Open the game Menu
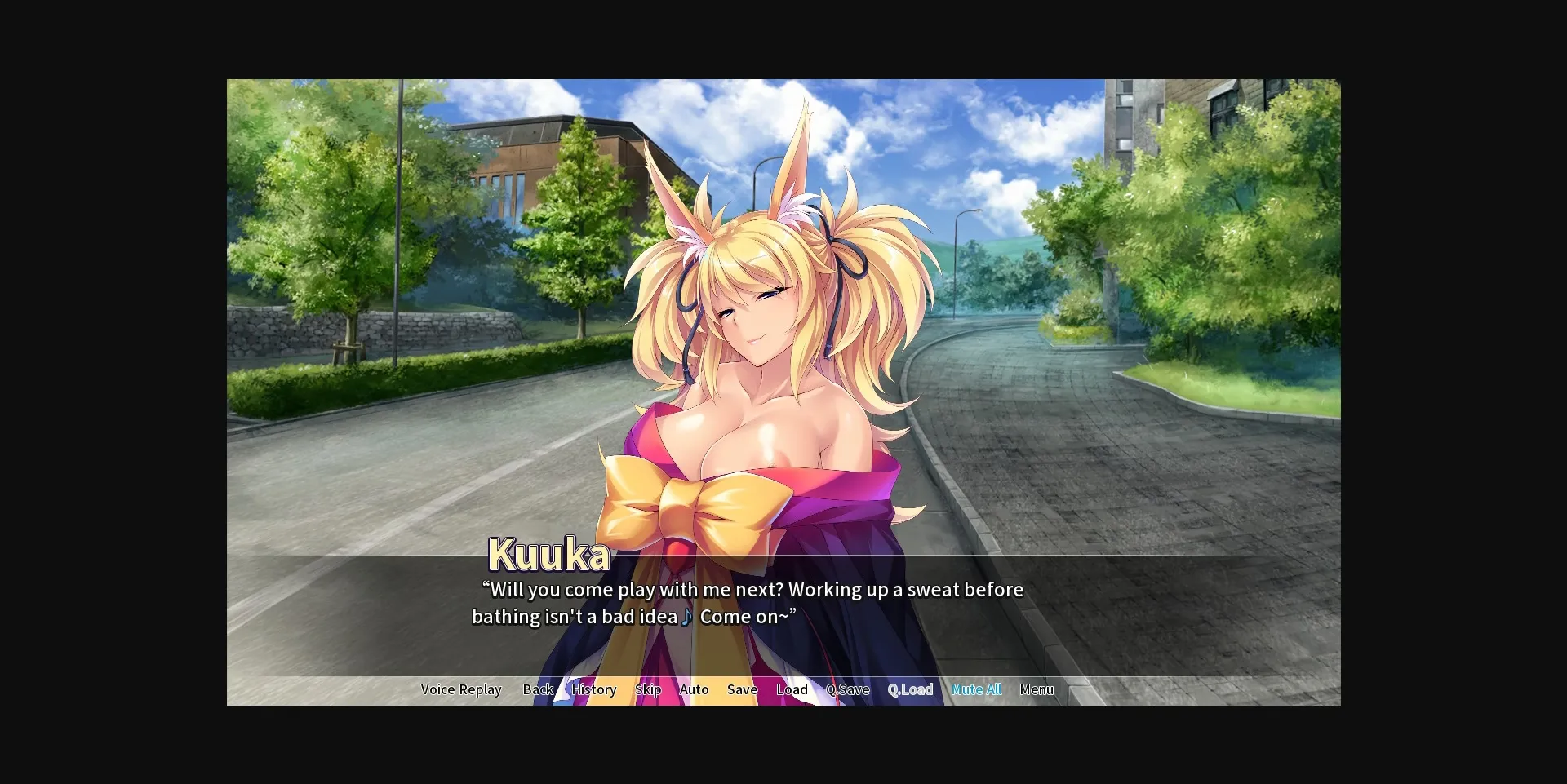The image size is (1567, 784). [x=1037, y=689]
